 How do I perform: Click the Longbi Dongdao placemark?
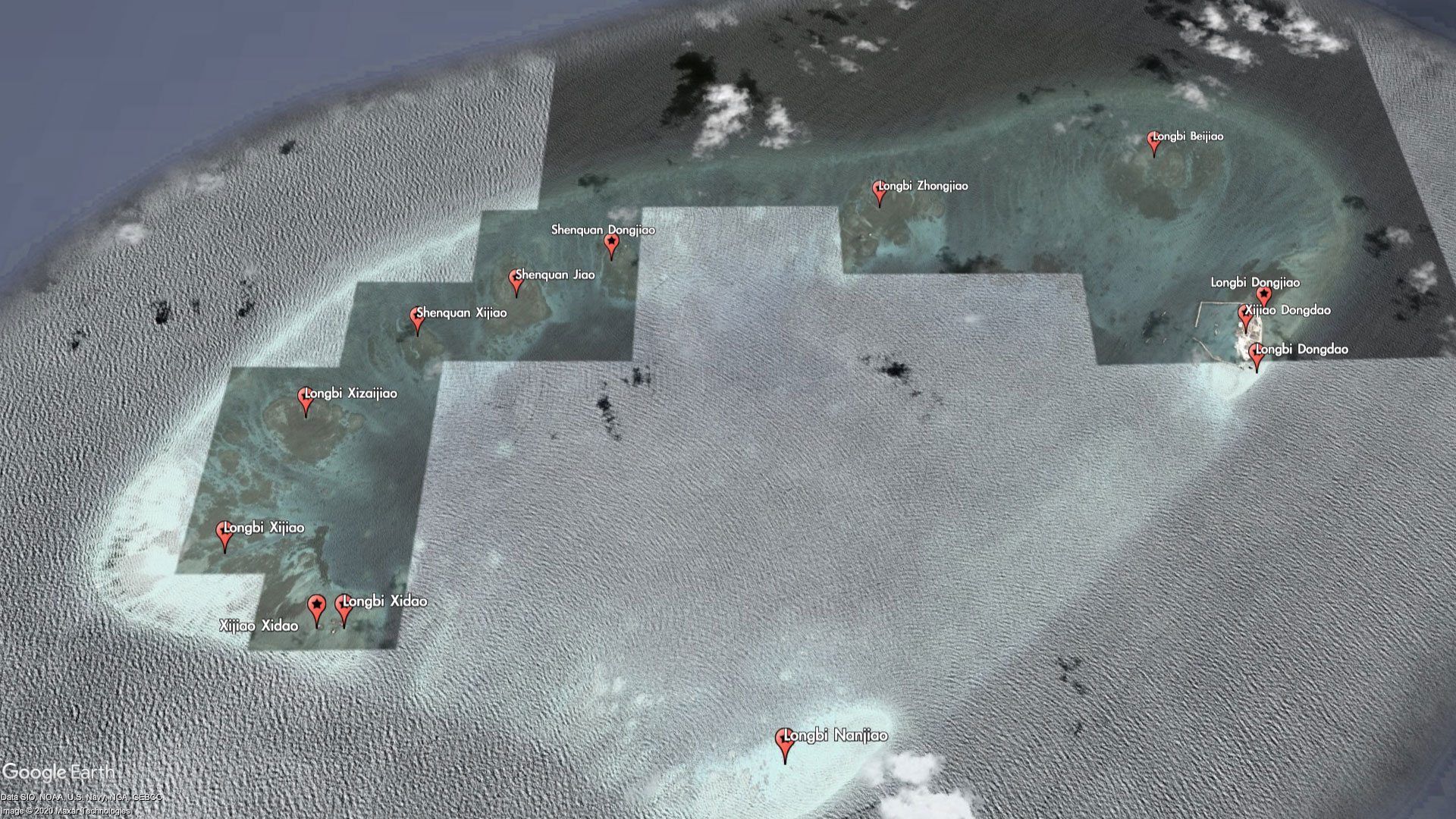[1257, 355]
